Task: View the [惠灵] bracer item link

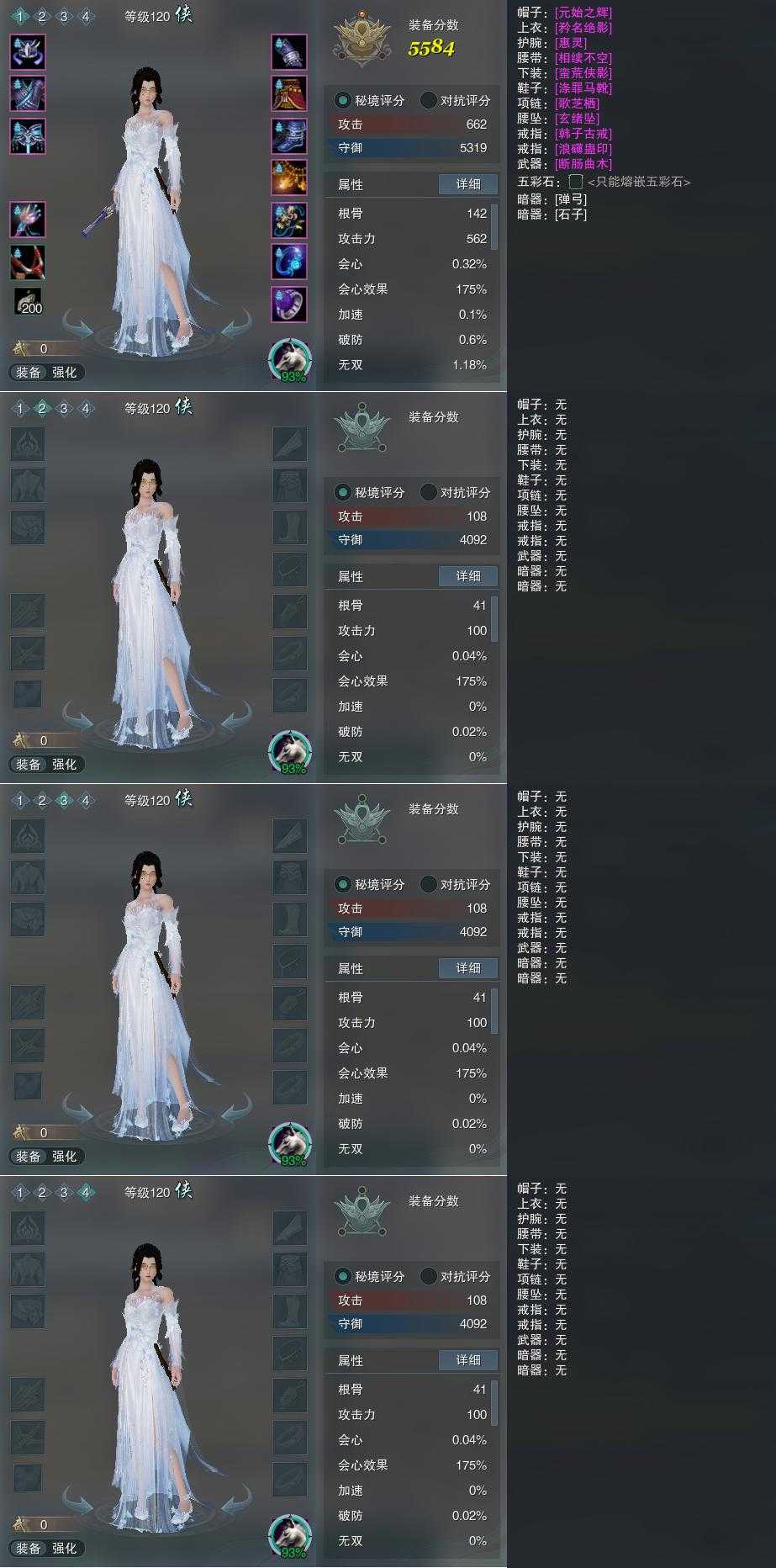Action: (x=571, y=43)
